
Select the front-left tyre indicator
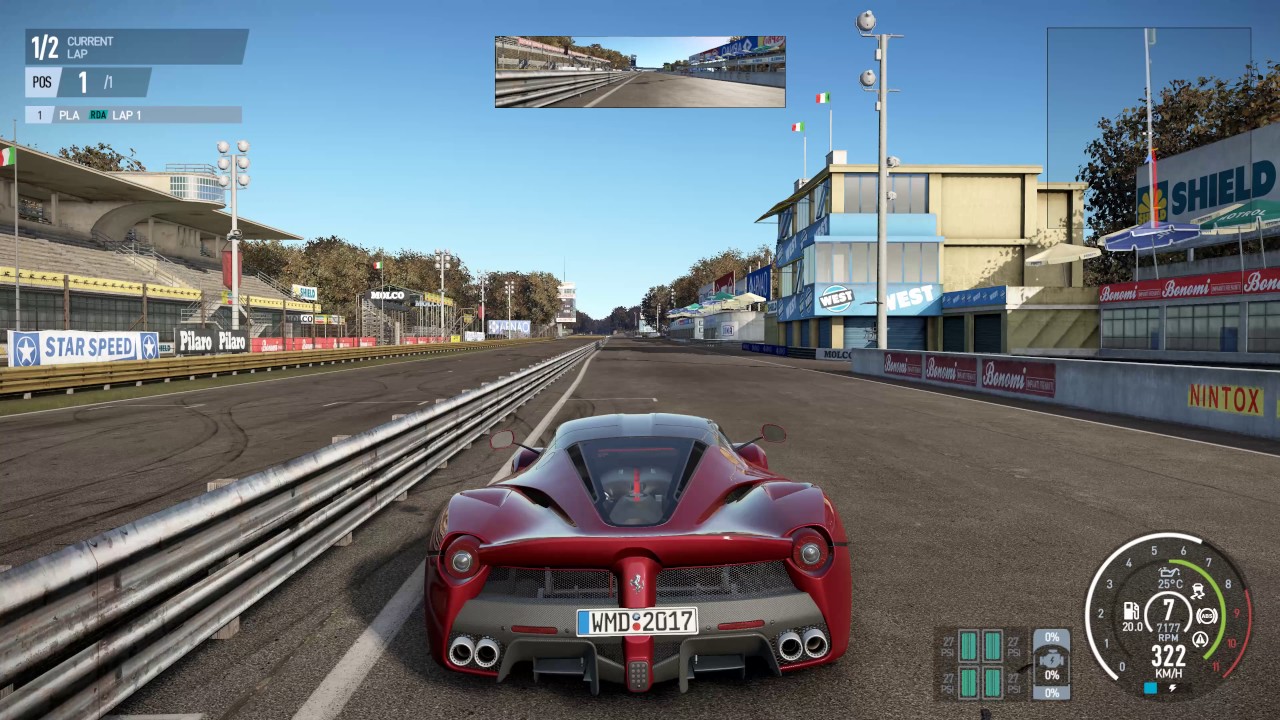[x=968, y=646]
